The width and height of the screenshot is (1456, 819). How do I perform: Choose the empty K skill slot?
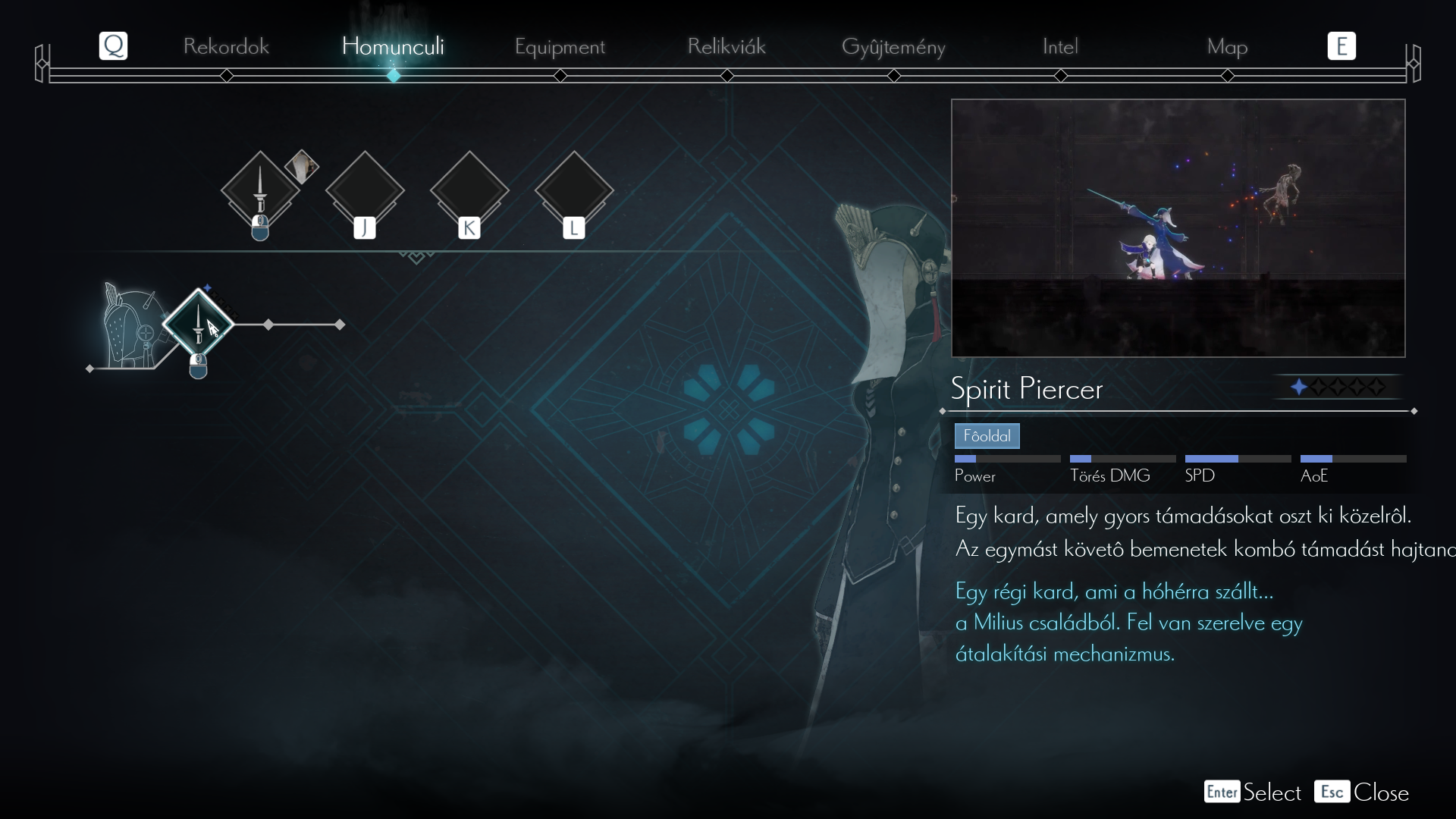click(x=469, y=190)
